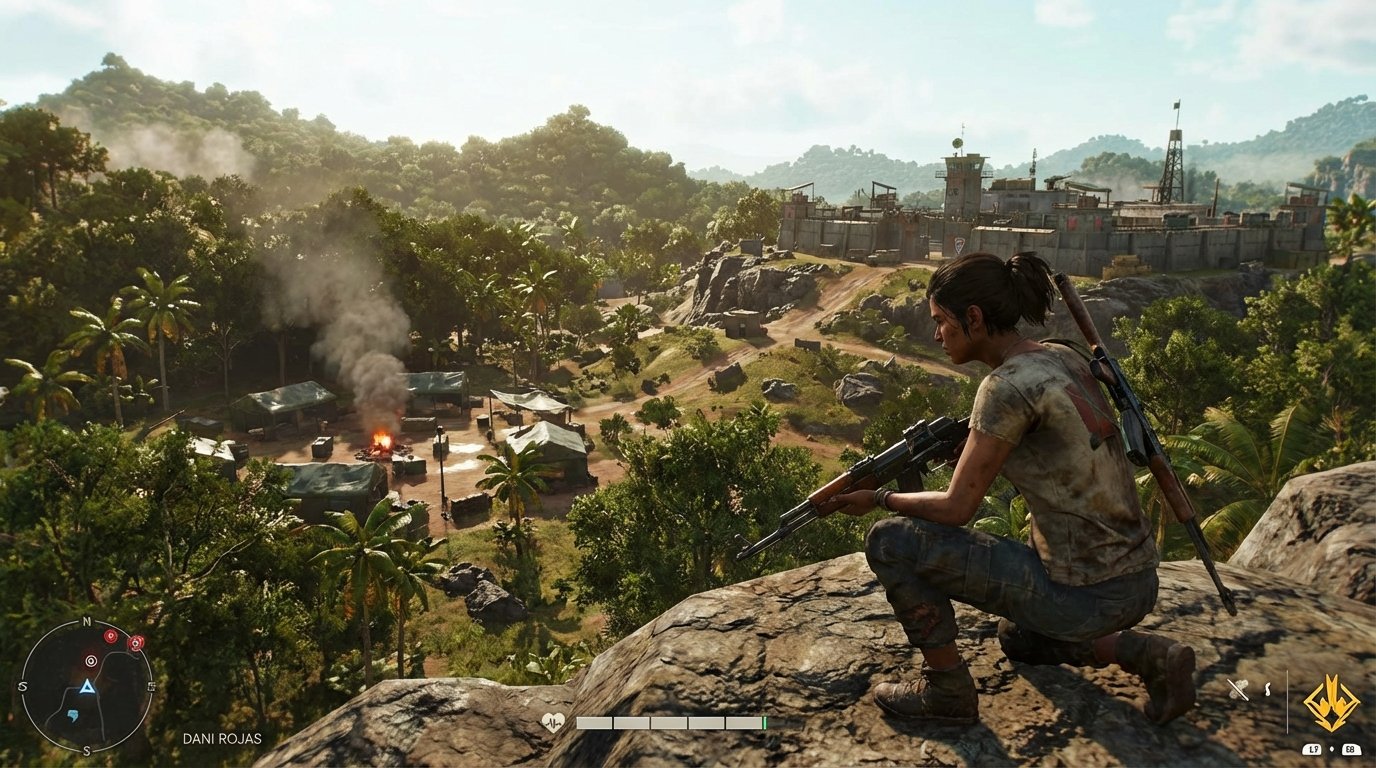The width and height of the screenshot is (1376, 768).
Task: Select the blue player arrow at the minimap center
Action: point(88,686)
